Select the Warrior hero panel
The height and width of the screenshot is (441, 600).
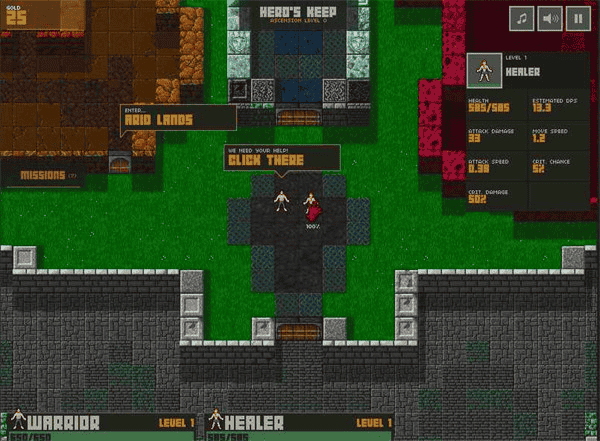(x=100, y=426)
